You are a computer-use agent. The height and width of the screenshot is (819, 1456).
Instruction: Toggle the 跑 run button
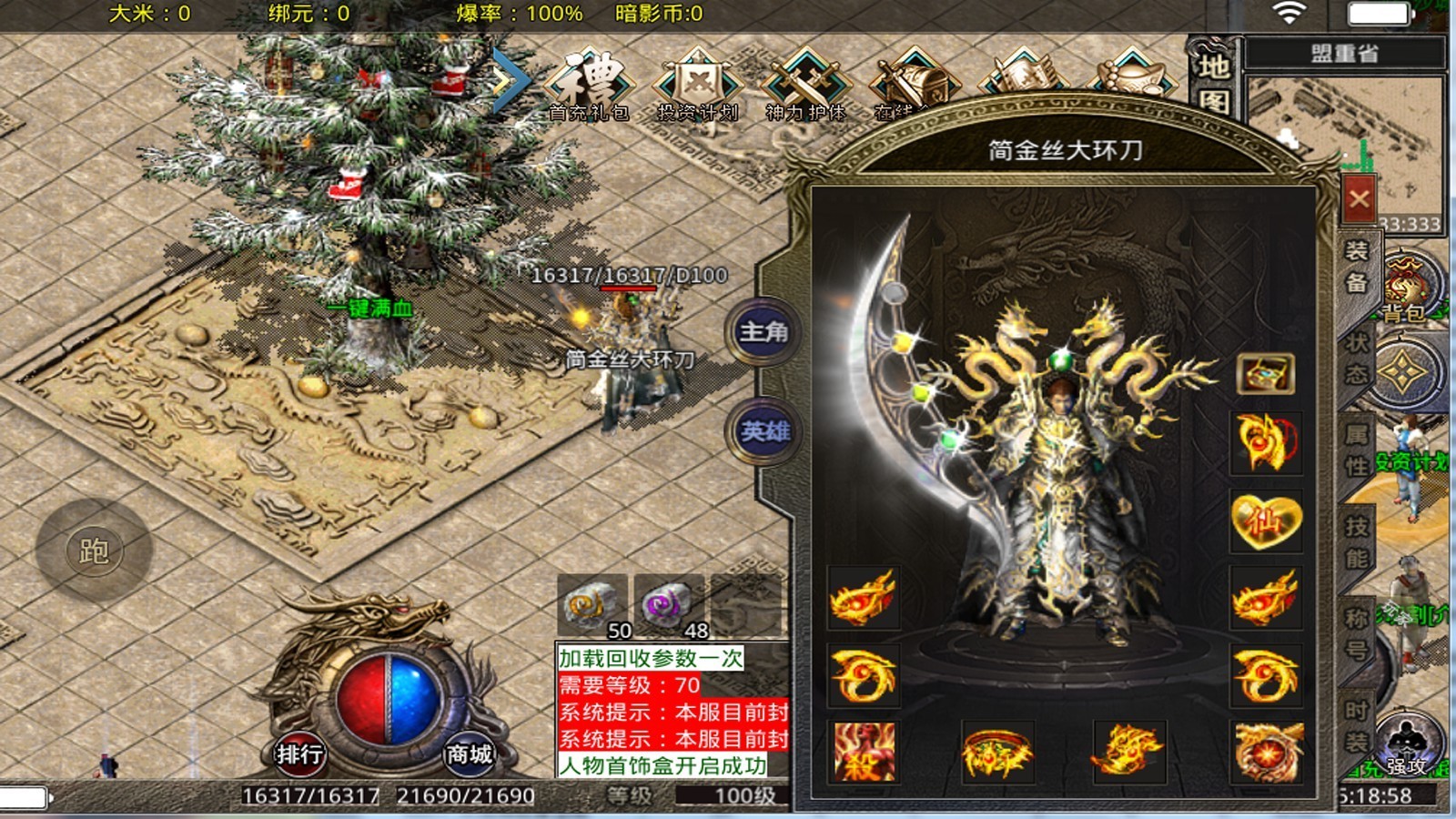93,551
